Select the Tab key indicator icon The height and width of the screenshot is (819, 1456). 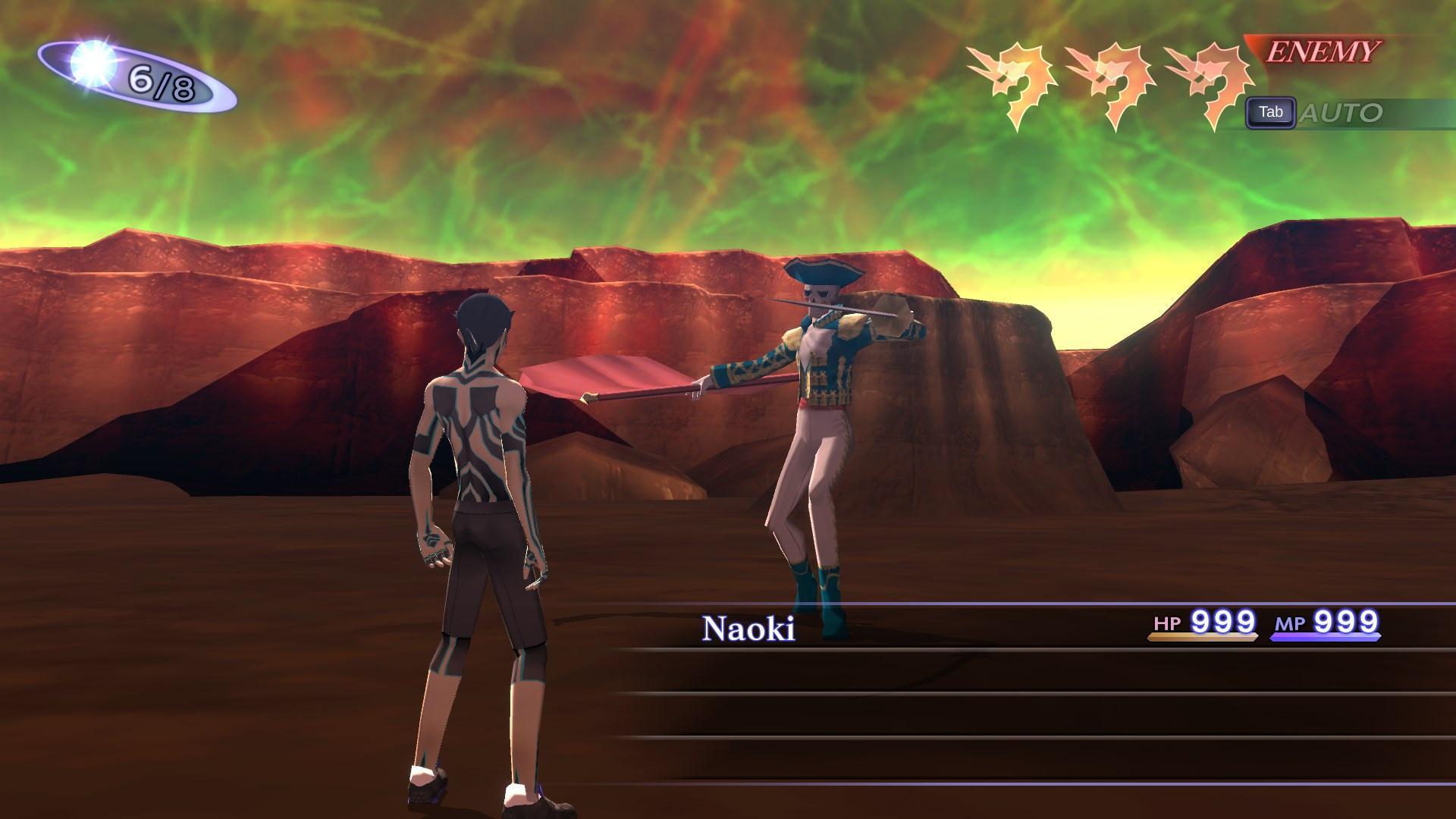pyautogui.click(x=1272, y=112)
